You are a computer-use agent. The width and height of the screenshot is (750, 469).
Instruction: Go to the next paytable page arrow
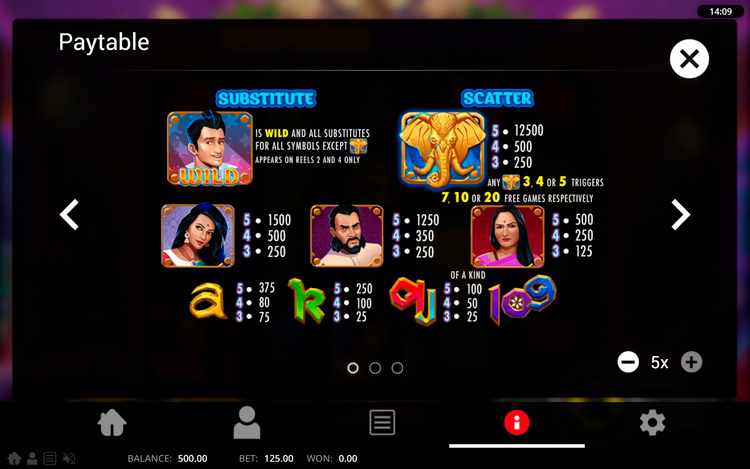[680, 214]
